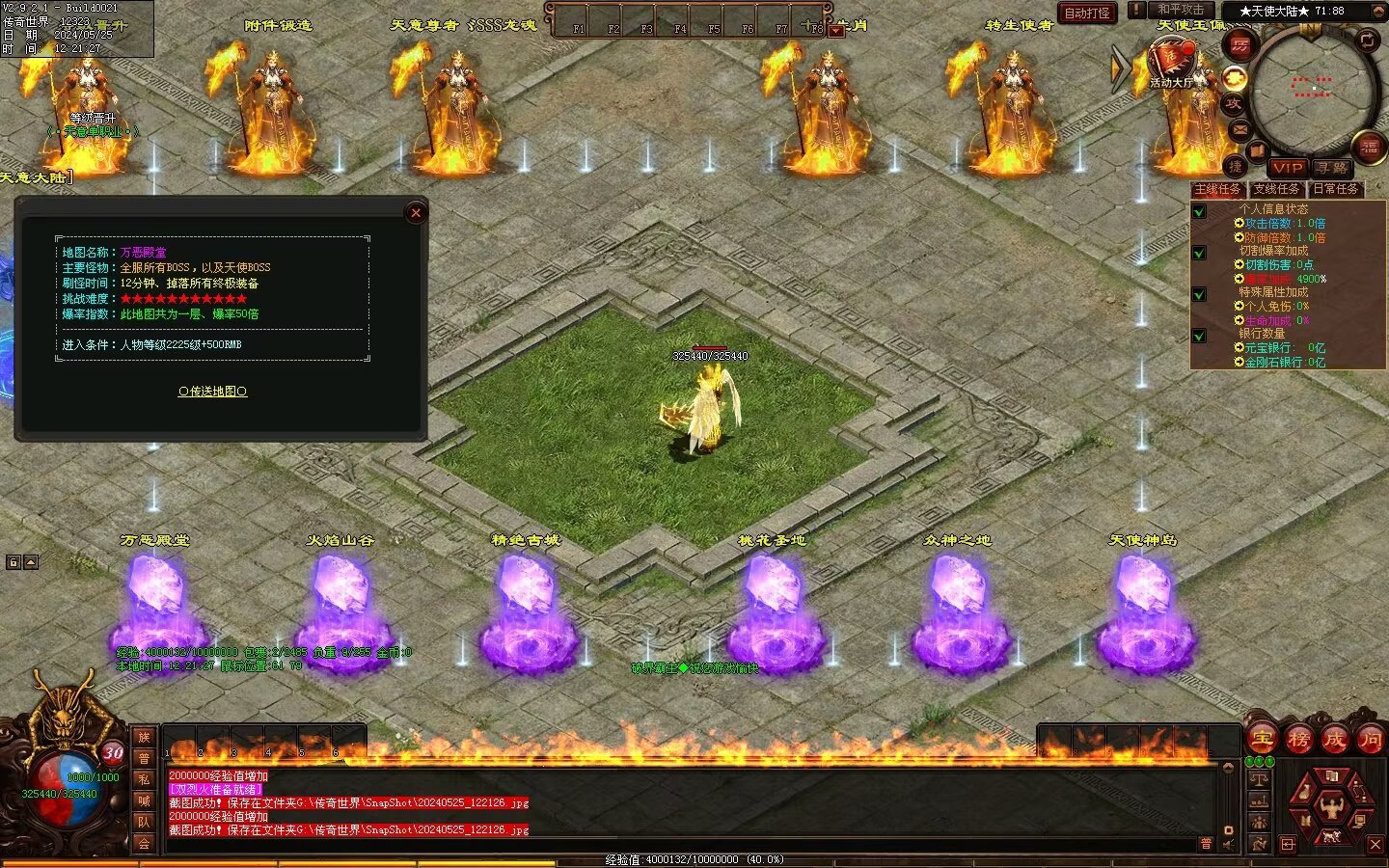1389x868 pixels.
Task: Open the 榜 rankings button
Action: [x=1298, y=740]
